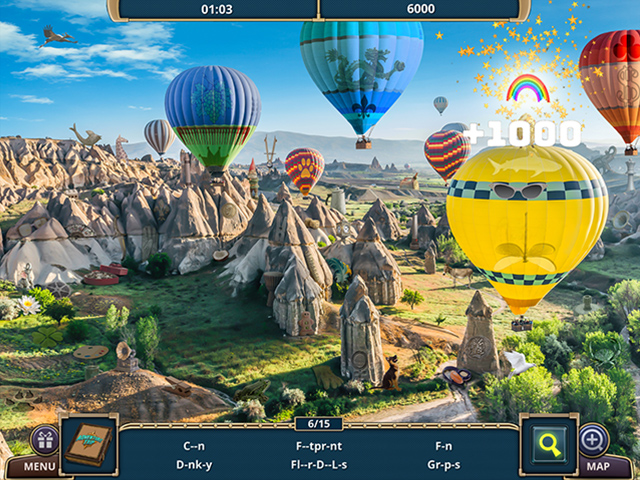
Task: Click the gift box icon
Action: click(44, 439)
